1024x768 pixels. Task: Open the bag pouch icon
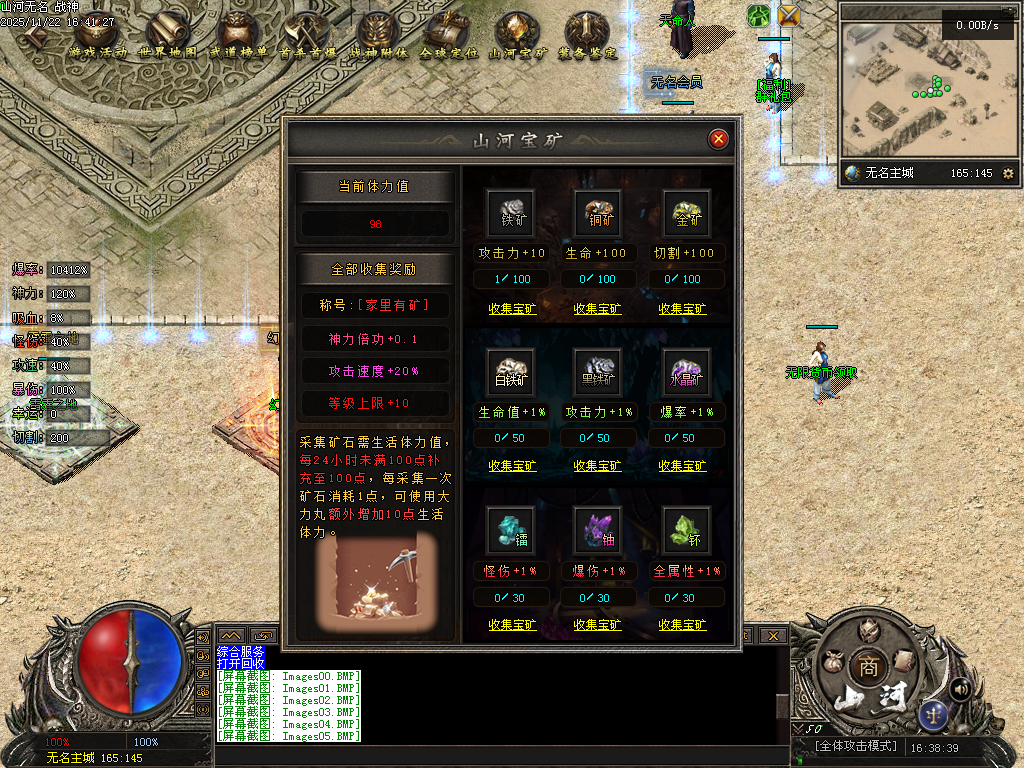831,661
